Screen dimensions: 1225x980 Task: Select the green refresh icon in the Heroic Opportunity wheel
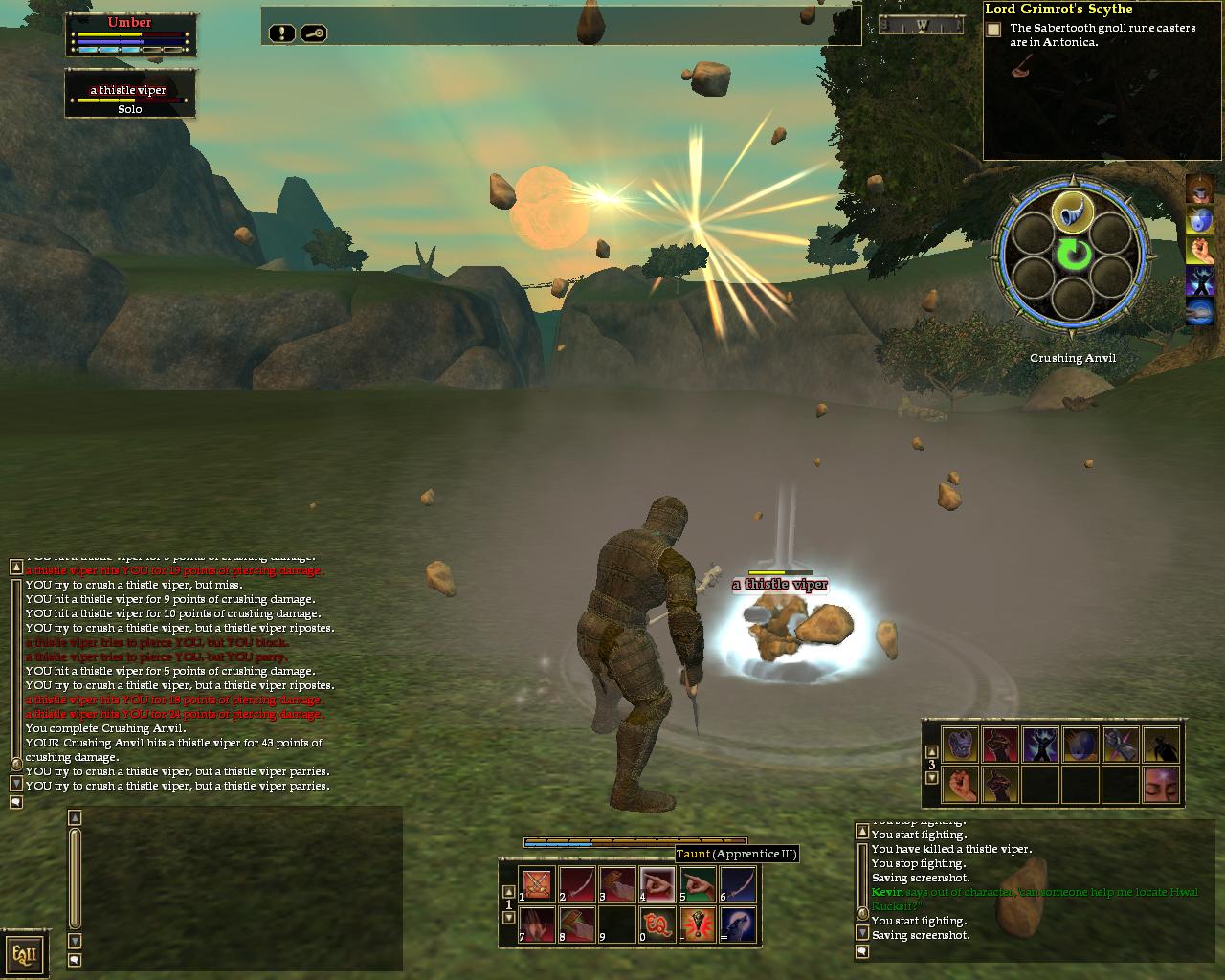coord(1073,255)
